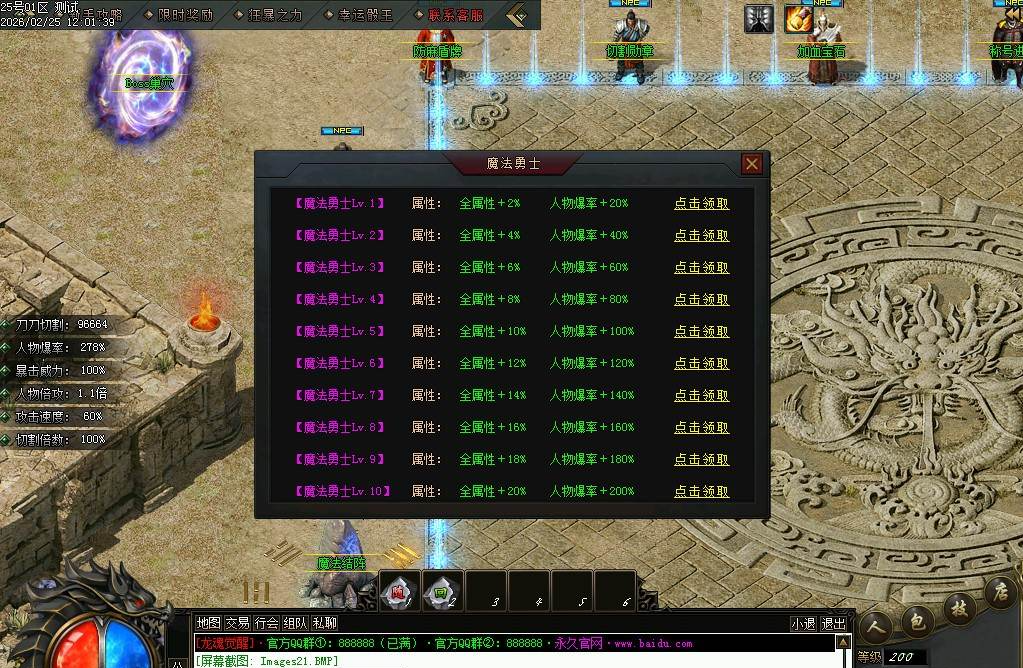Claim the 魔法勇士 Lv.5 reward
This screenshot has width=1023, height=668.
click(701, 332)
